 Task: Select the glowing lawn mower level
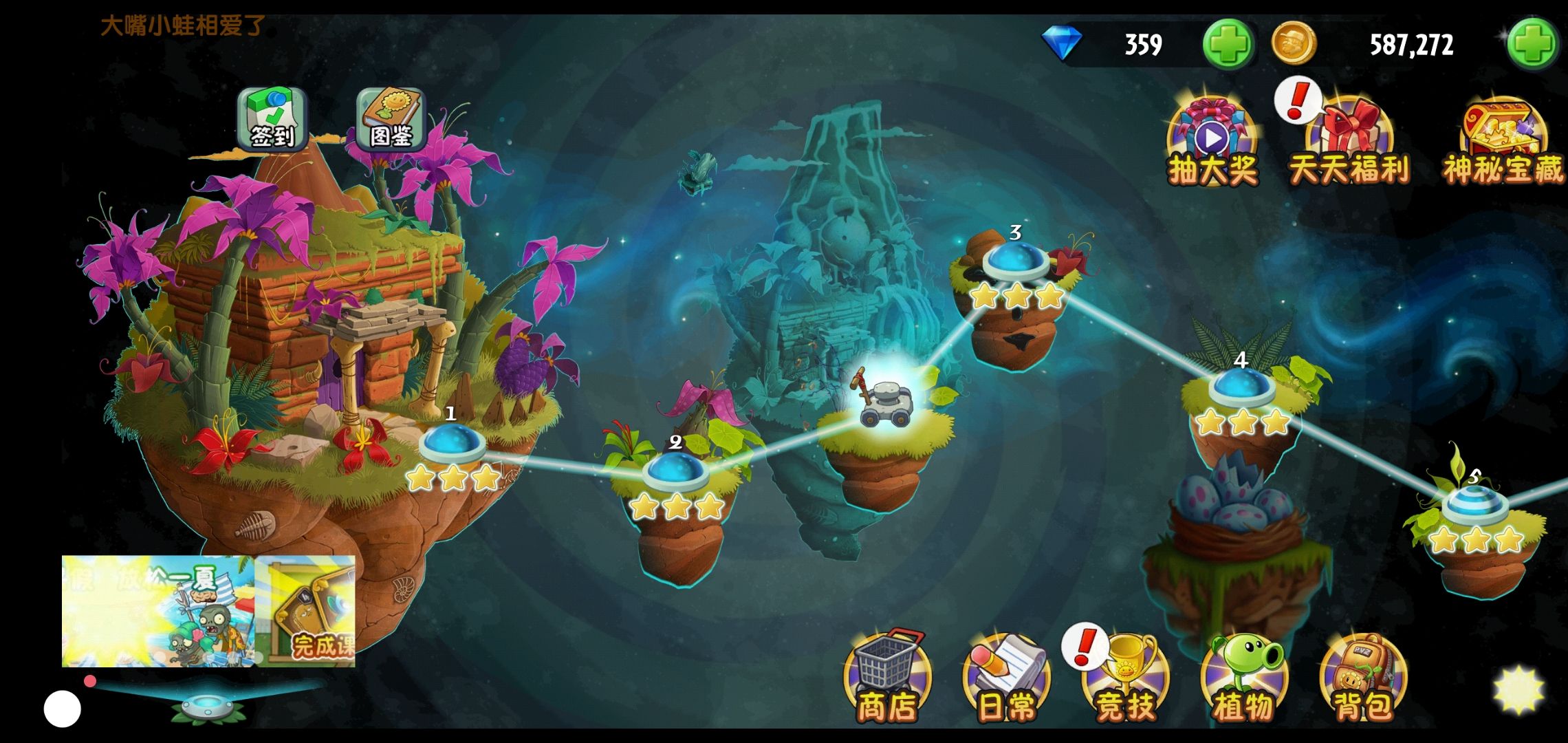(886, 399)
